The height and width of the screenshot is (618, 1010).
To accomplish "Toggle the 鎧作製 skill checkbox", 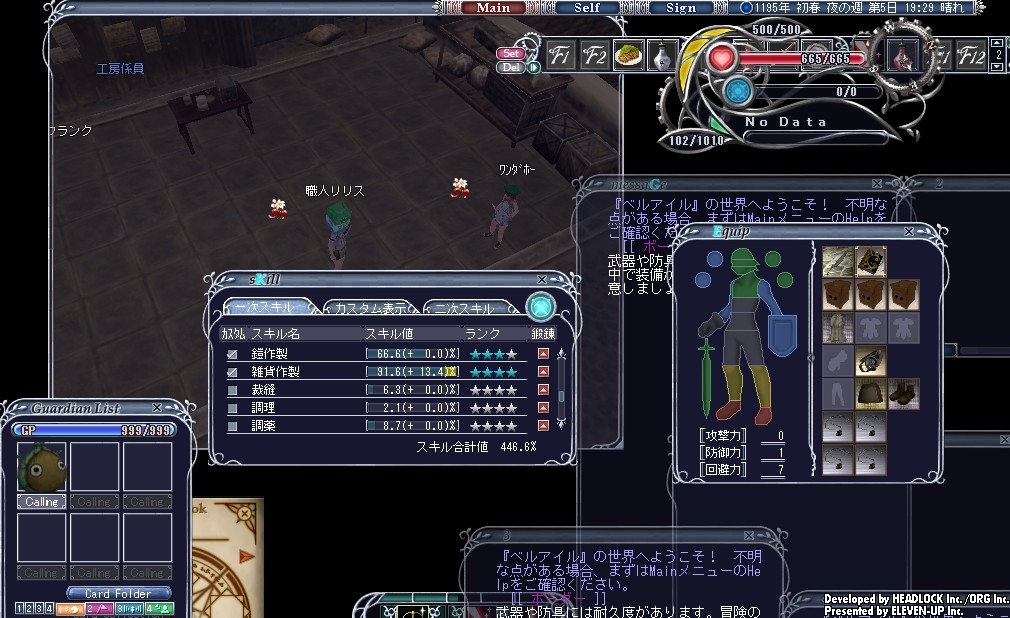I will tap(232, 354).
